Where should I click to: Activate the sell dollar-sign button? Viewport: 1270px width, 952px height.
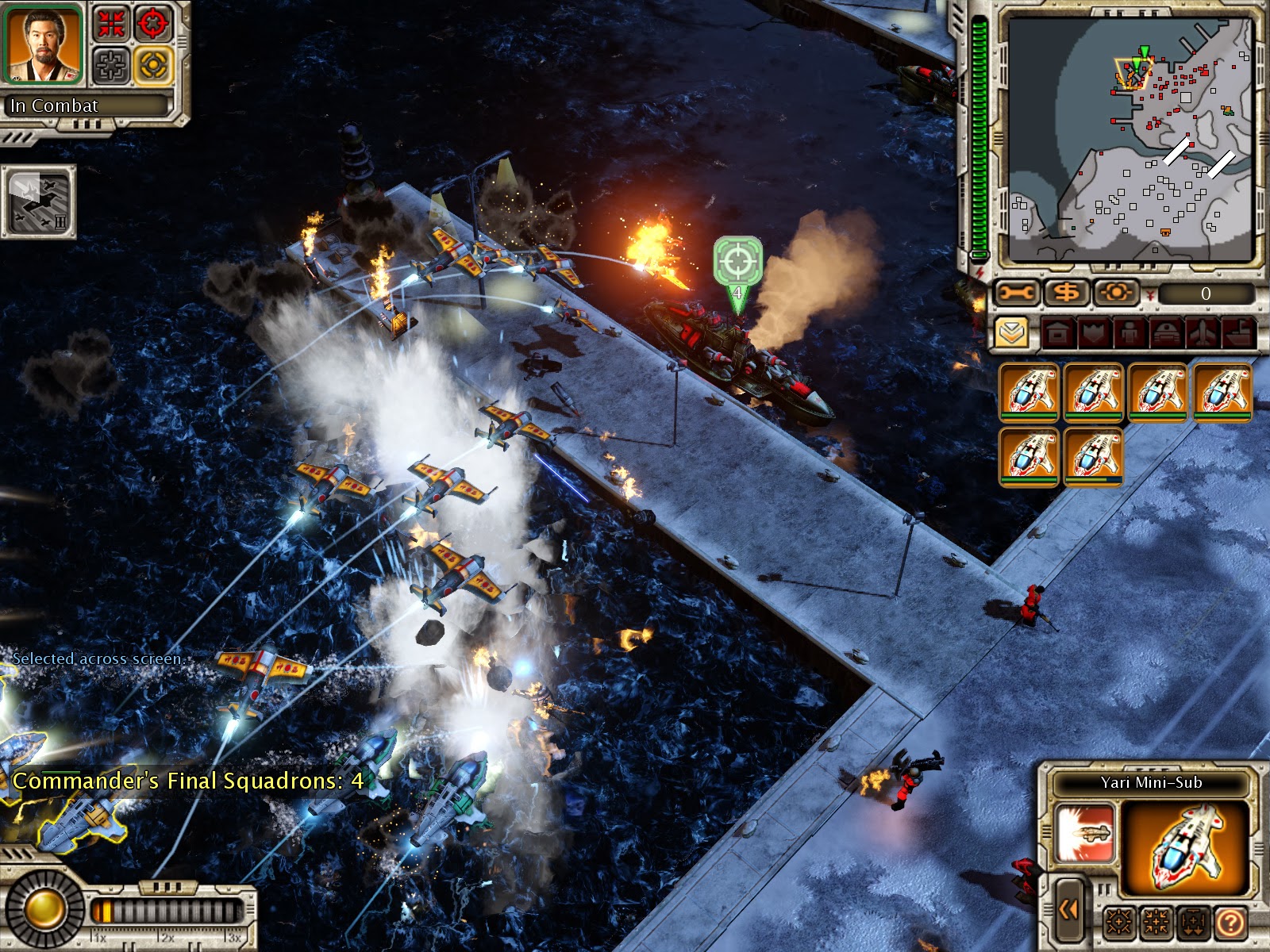(1067, 294)
